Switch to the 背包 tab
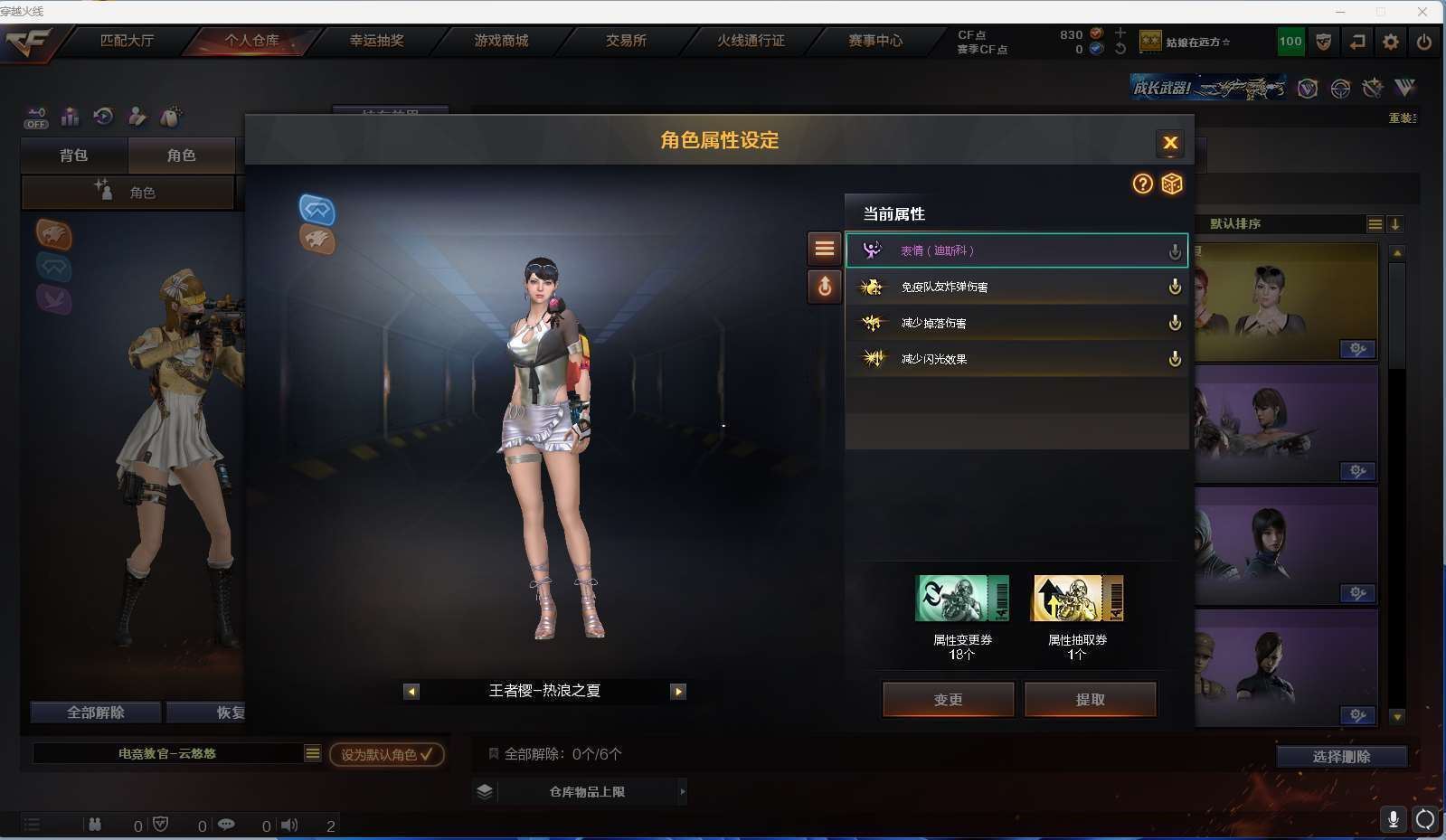The width and height of the screenshot is (1446, 840). point(74,156)
